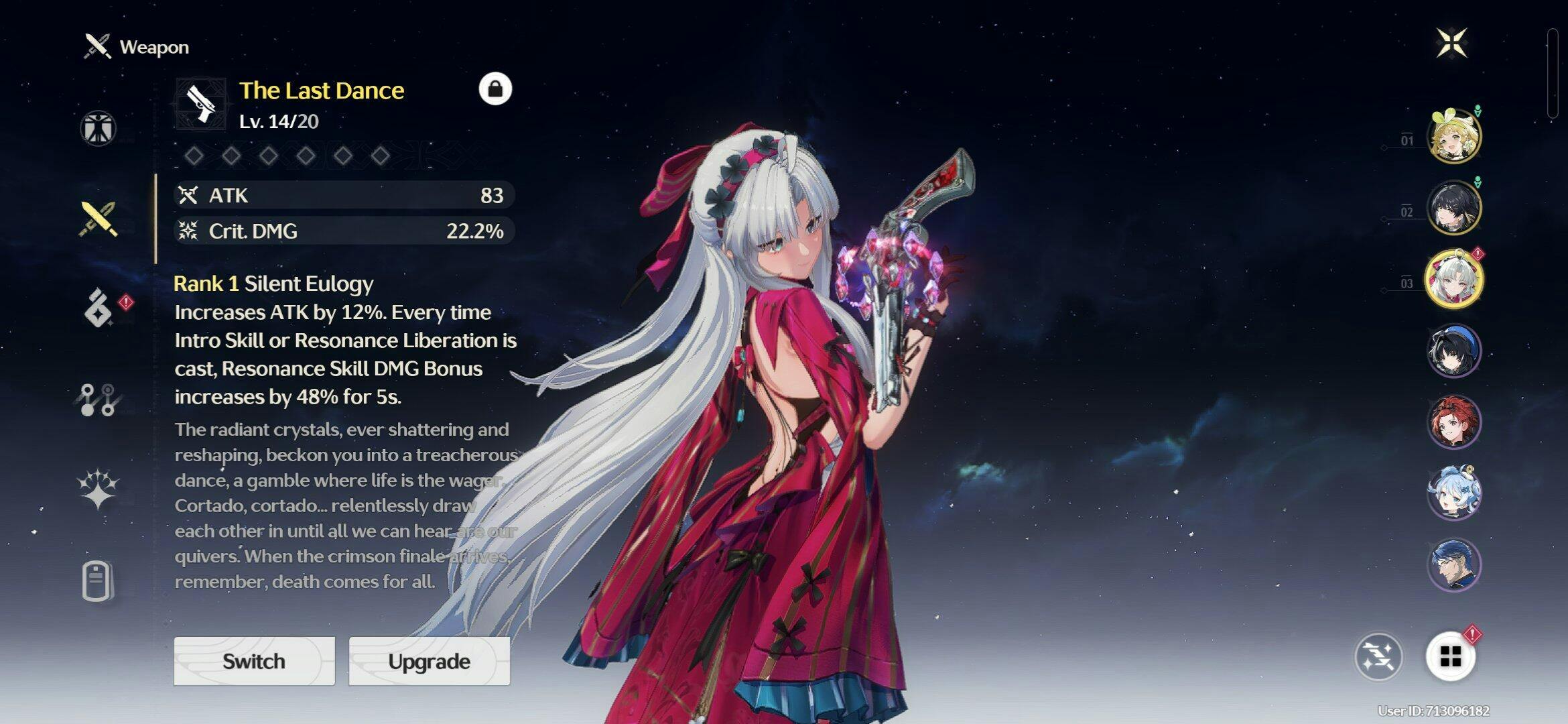Open the weapon Upgrade screen
The width and height of the screenshot is (1568, 724).
429,661
